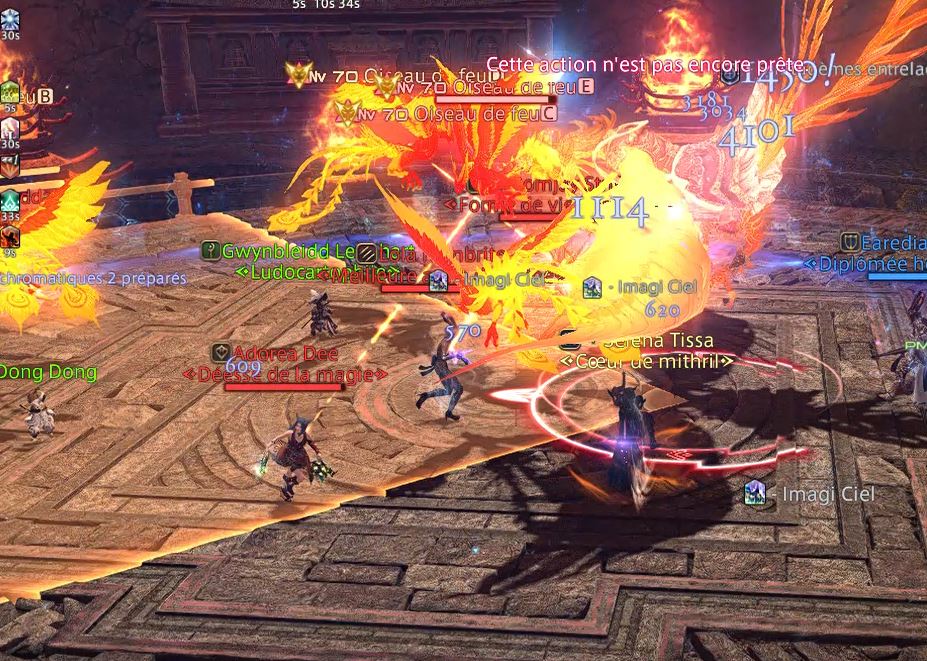This screenshot has width=927, height=661.
Task: Click the teal status icon showing 33s
Action: [x=10, y=200]
